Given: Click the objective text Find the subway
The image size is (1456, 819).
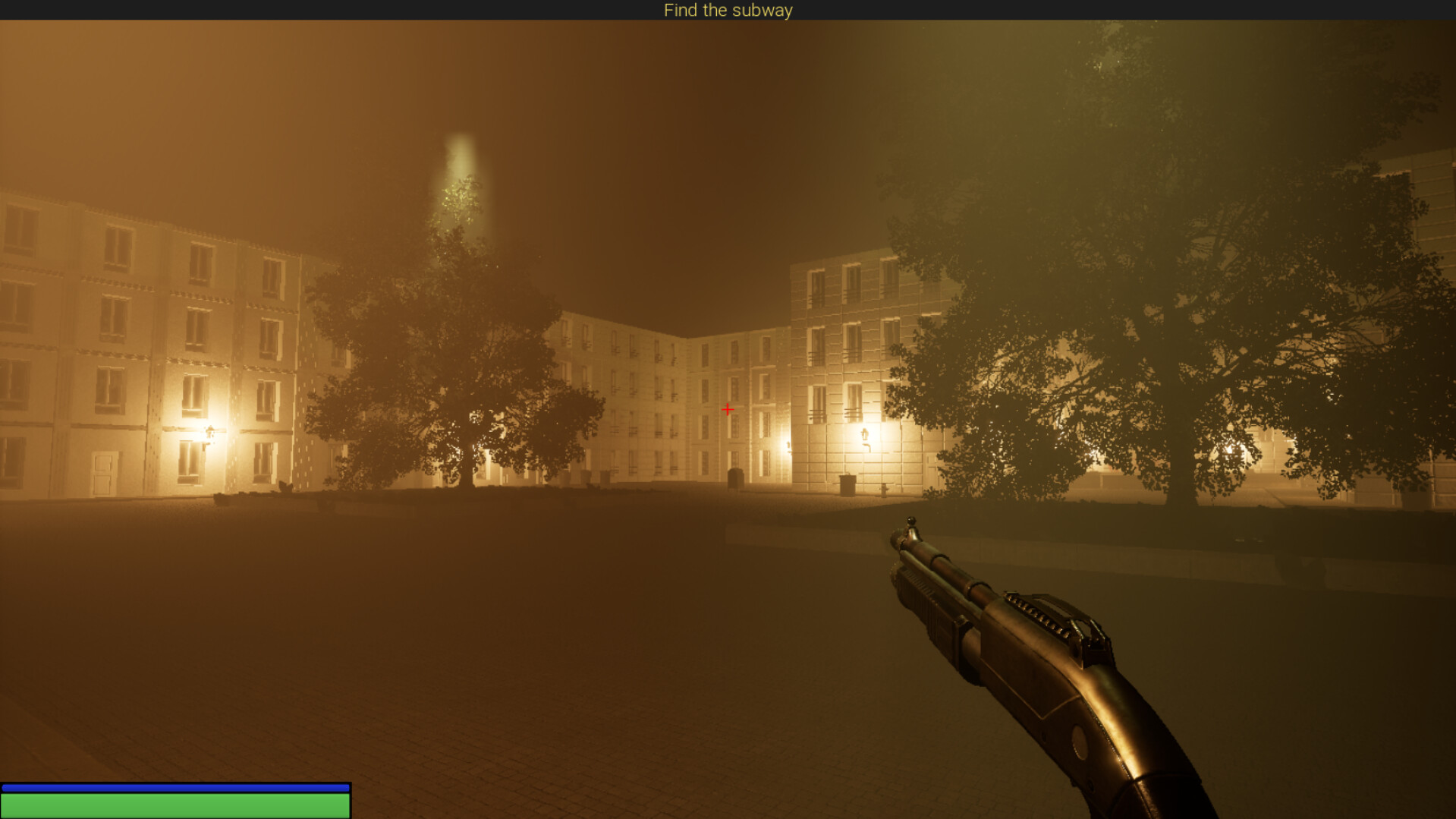Looking at the screenshot, I should point(728,10).
